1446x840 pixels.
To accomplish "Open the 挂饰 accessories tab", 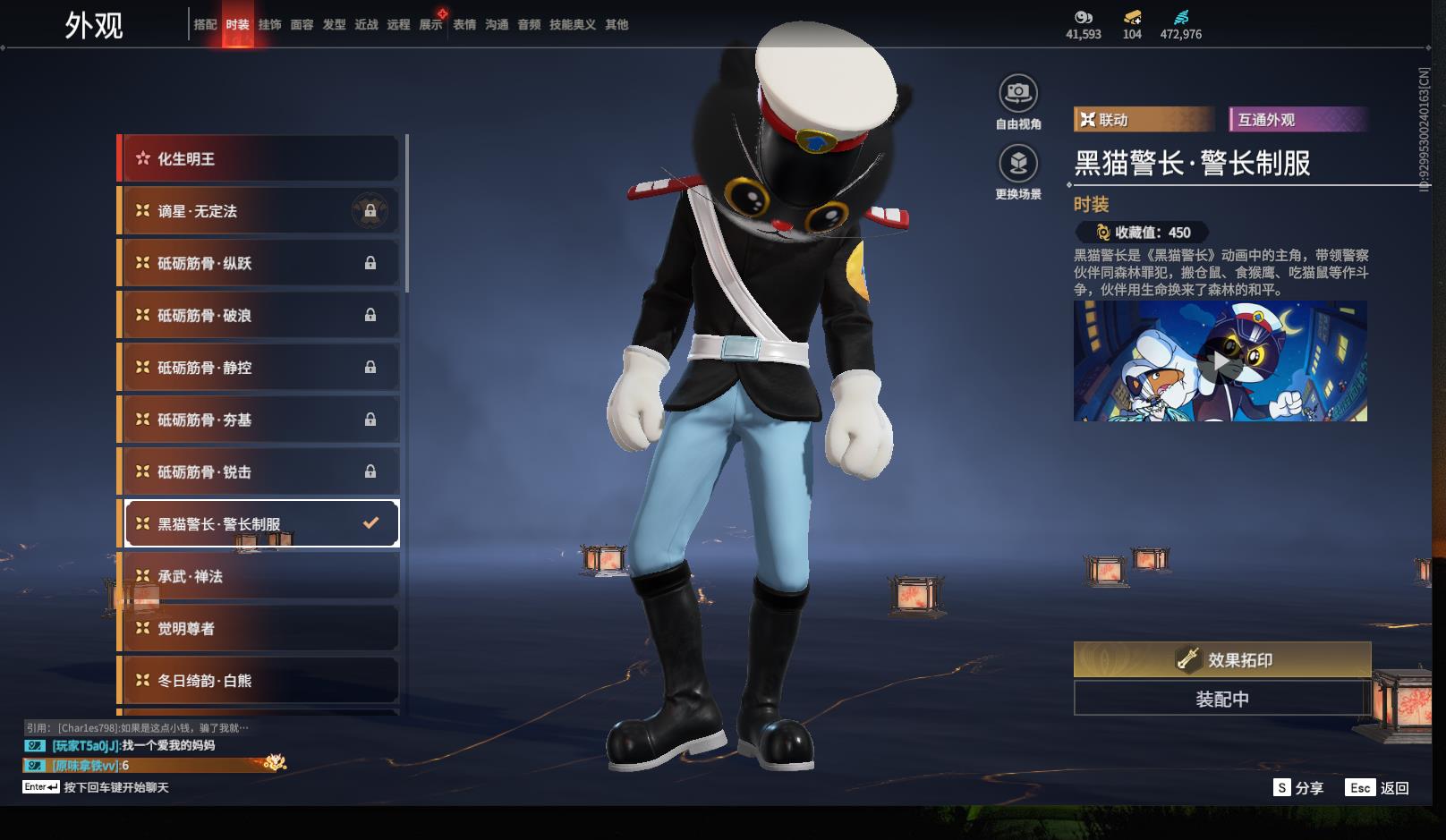I will click(x=269, y=25).
